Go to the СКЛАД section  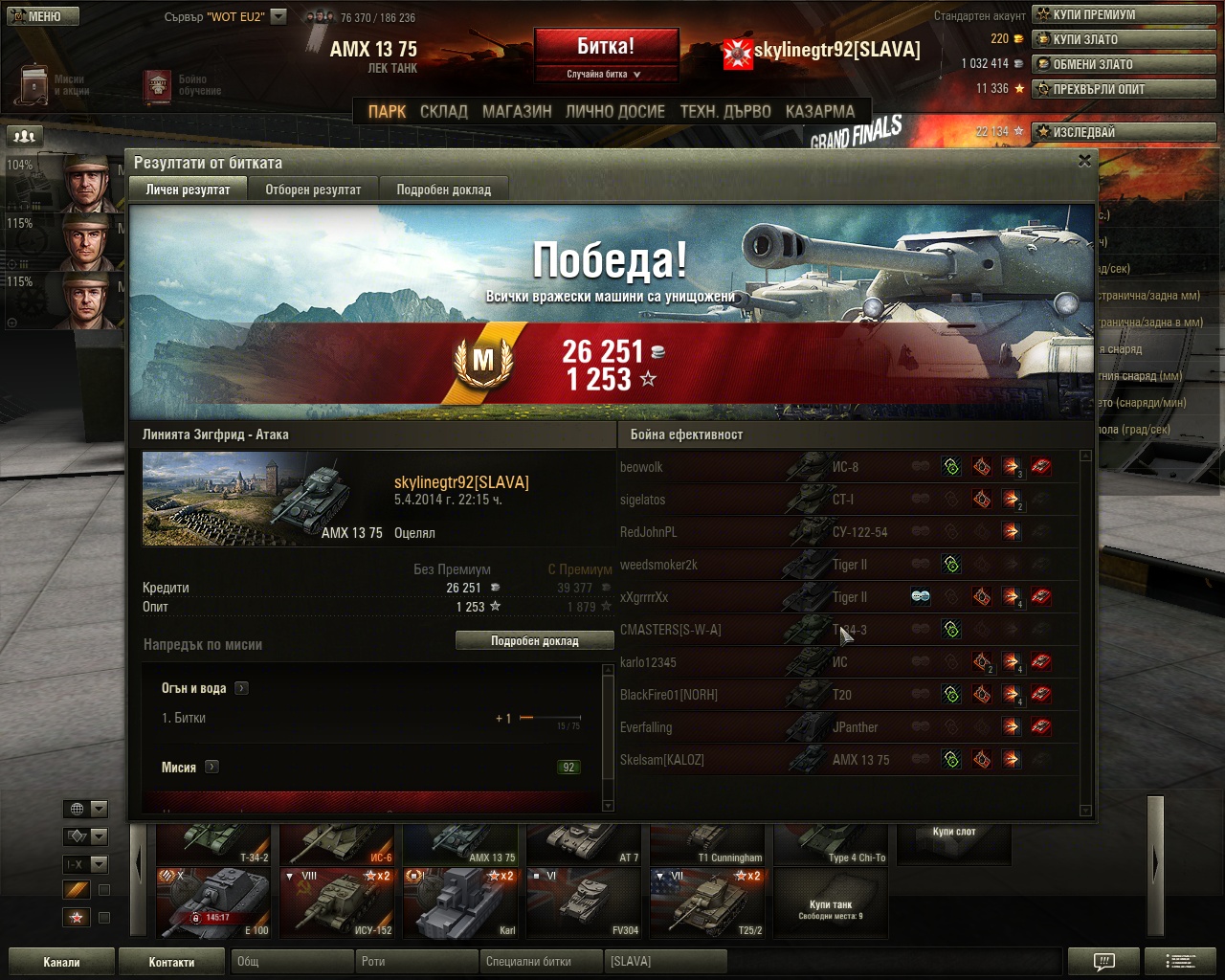pos(444,111)
